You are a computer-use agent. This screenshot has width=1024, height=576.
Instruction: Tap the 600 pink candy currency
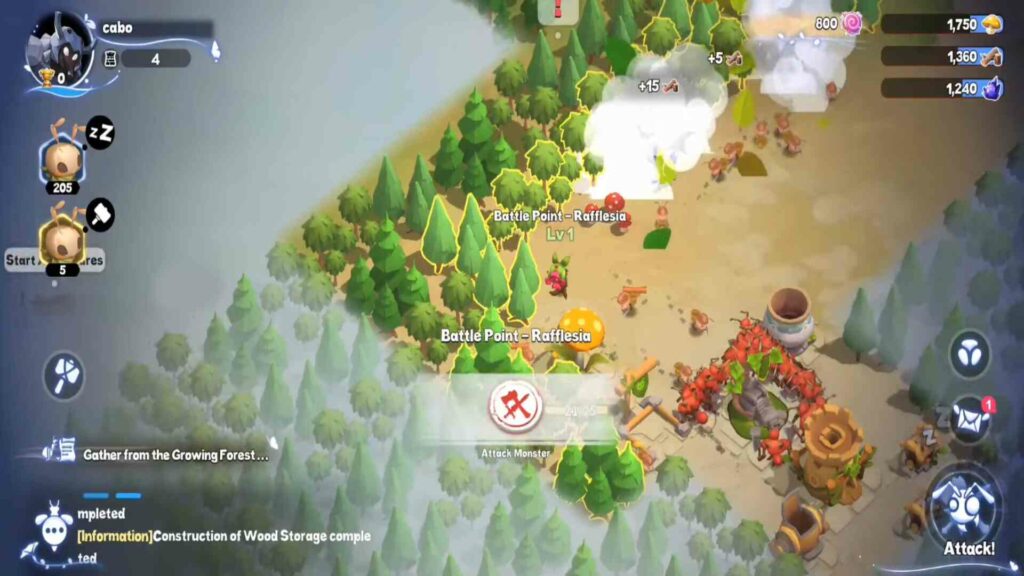tap(840, 23)
